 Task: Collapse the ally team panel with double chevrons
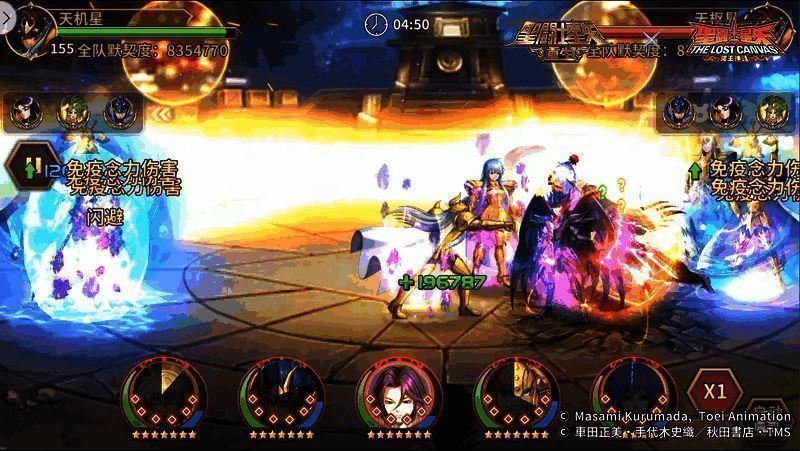coord(161,114)
